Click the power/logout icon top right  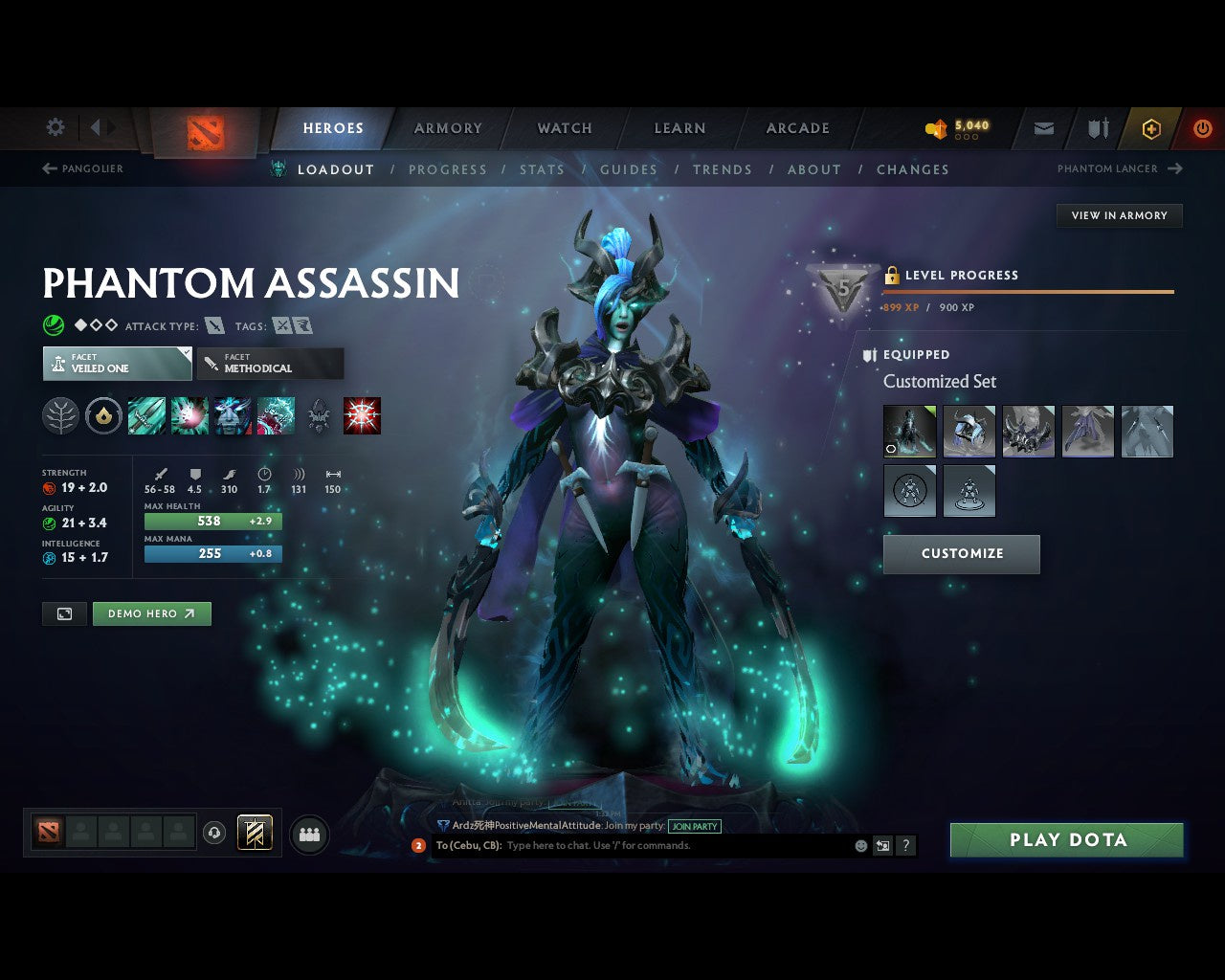tap(1202, 128)
